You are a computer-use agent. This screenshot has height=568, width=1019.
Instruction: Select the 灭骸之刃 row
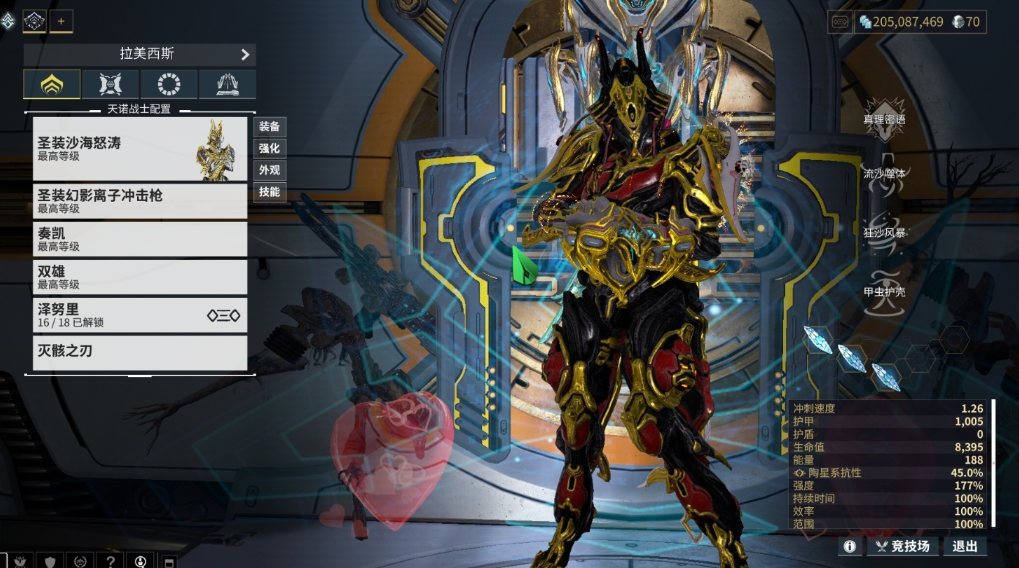coord(139,352)
